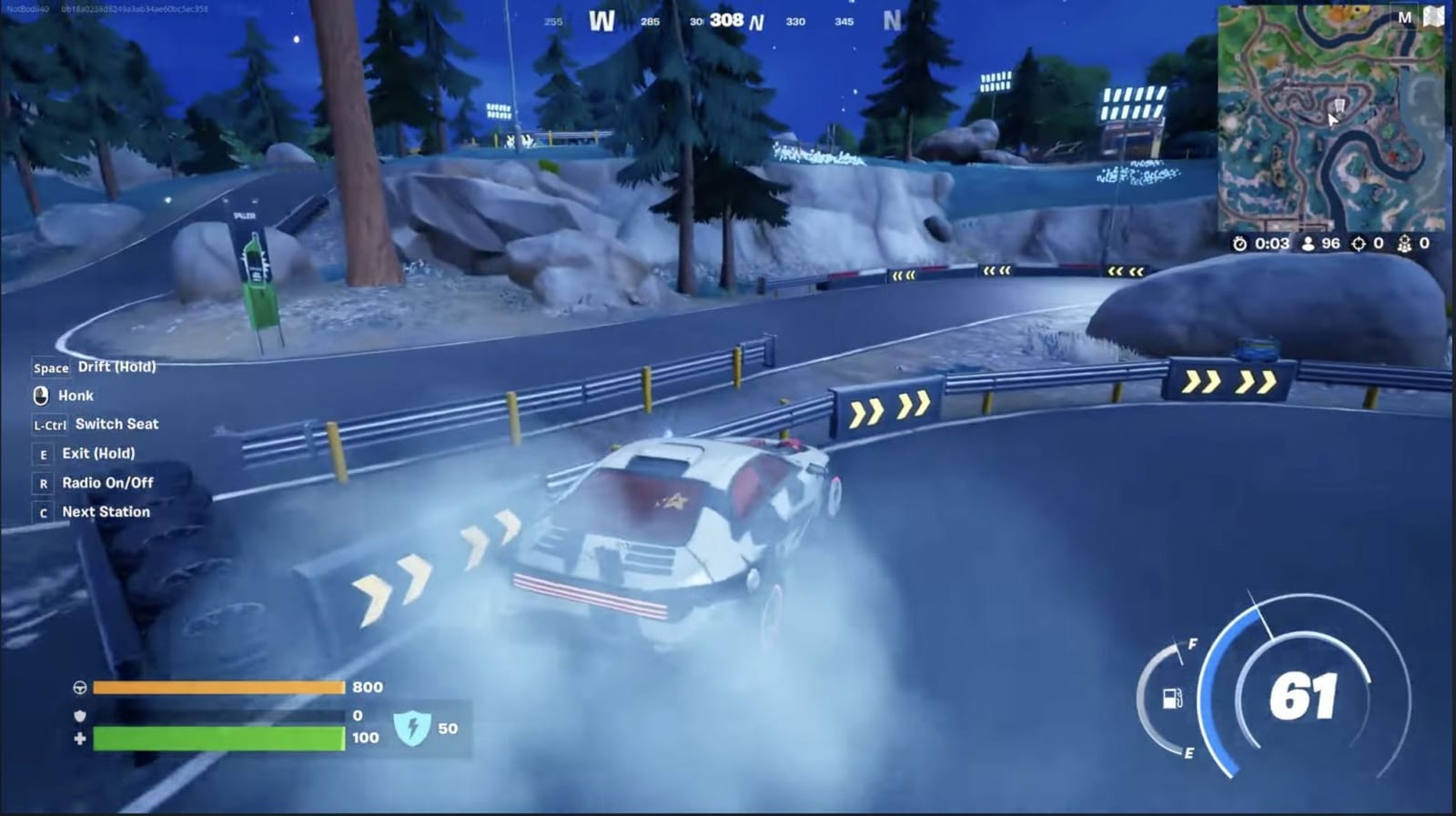Click the stopwatch timer icon below the minimap
Image resolution: width=1456 pixels, height=816 pixels.
tap(1239, 243)
